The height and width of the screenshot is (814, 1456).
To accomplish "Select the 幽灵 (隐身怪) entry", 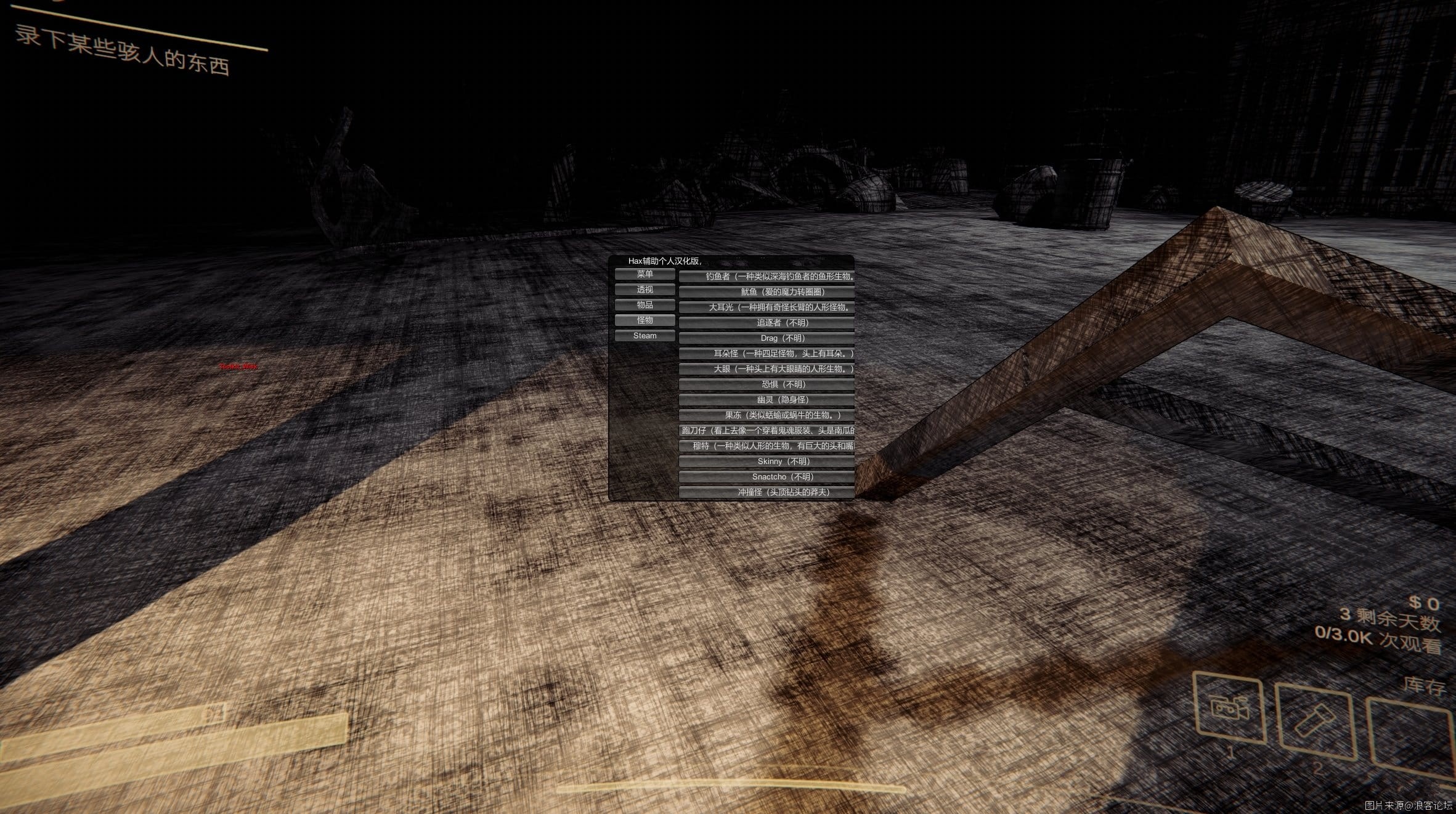I will click(767, 400).
